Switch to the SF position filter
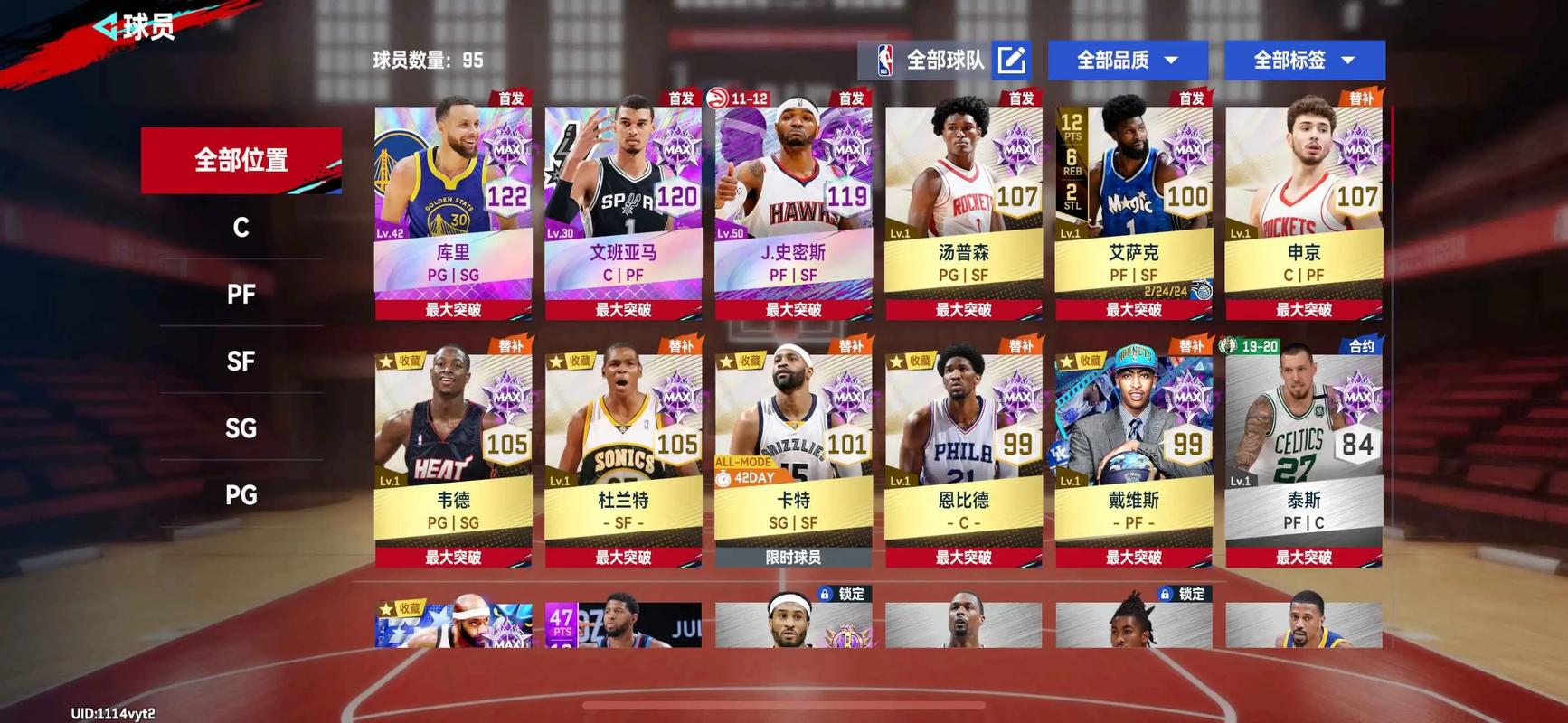The width and height of the screenshot is (1568, 723). pyautogui.click(x=241, y=361)
